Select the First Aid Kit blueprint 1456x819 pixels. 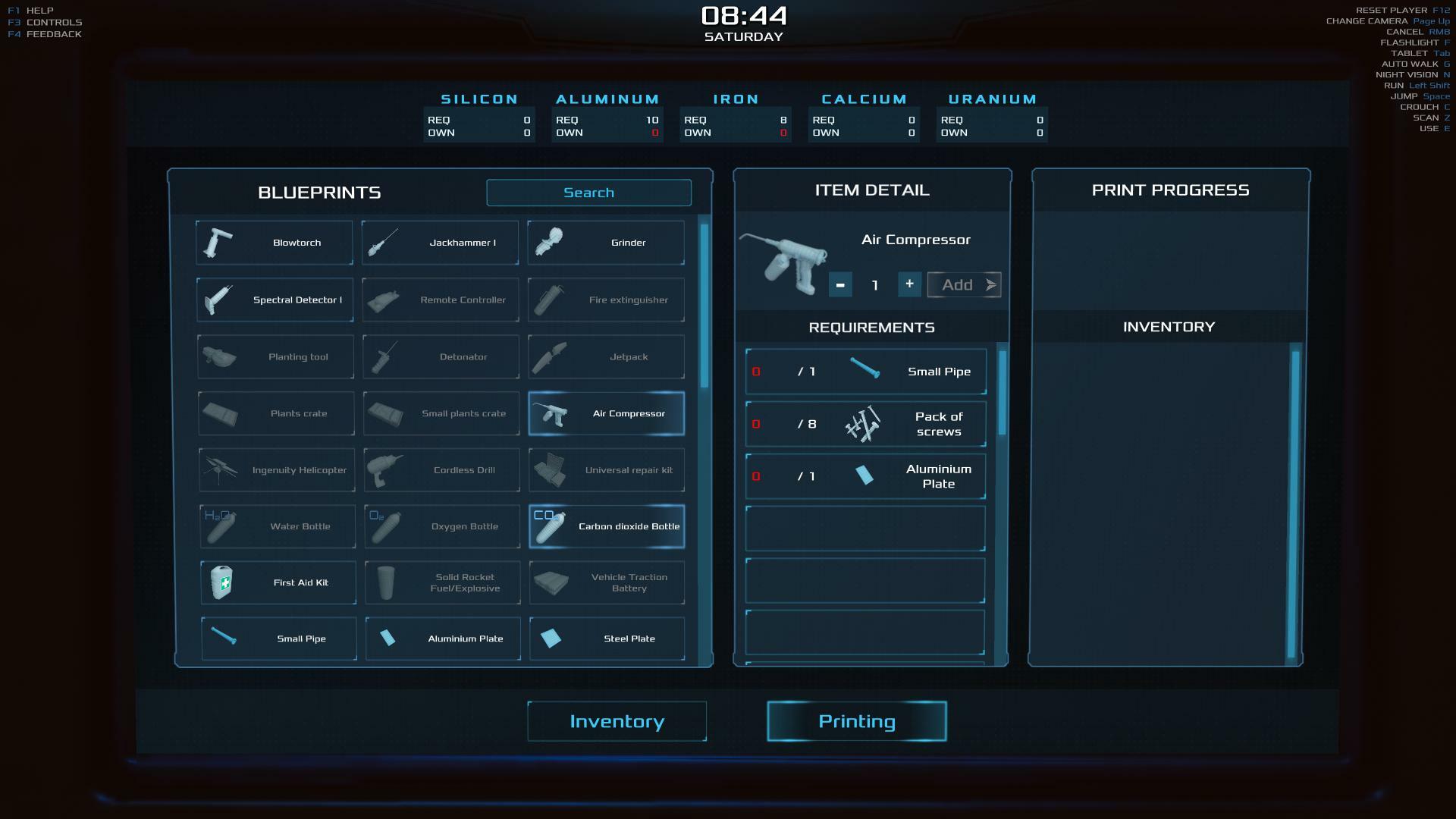[278, 582]
